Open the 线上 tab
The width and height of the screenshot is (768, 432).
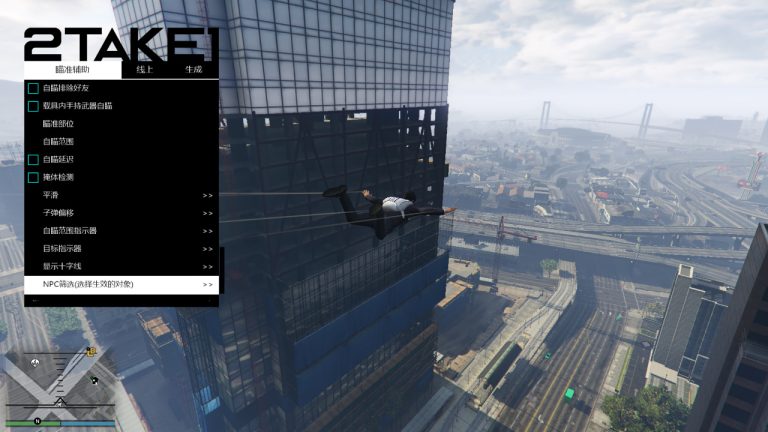click(x=145, y=70)
